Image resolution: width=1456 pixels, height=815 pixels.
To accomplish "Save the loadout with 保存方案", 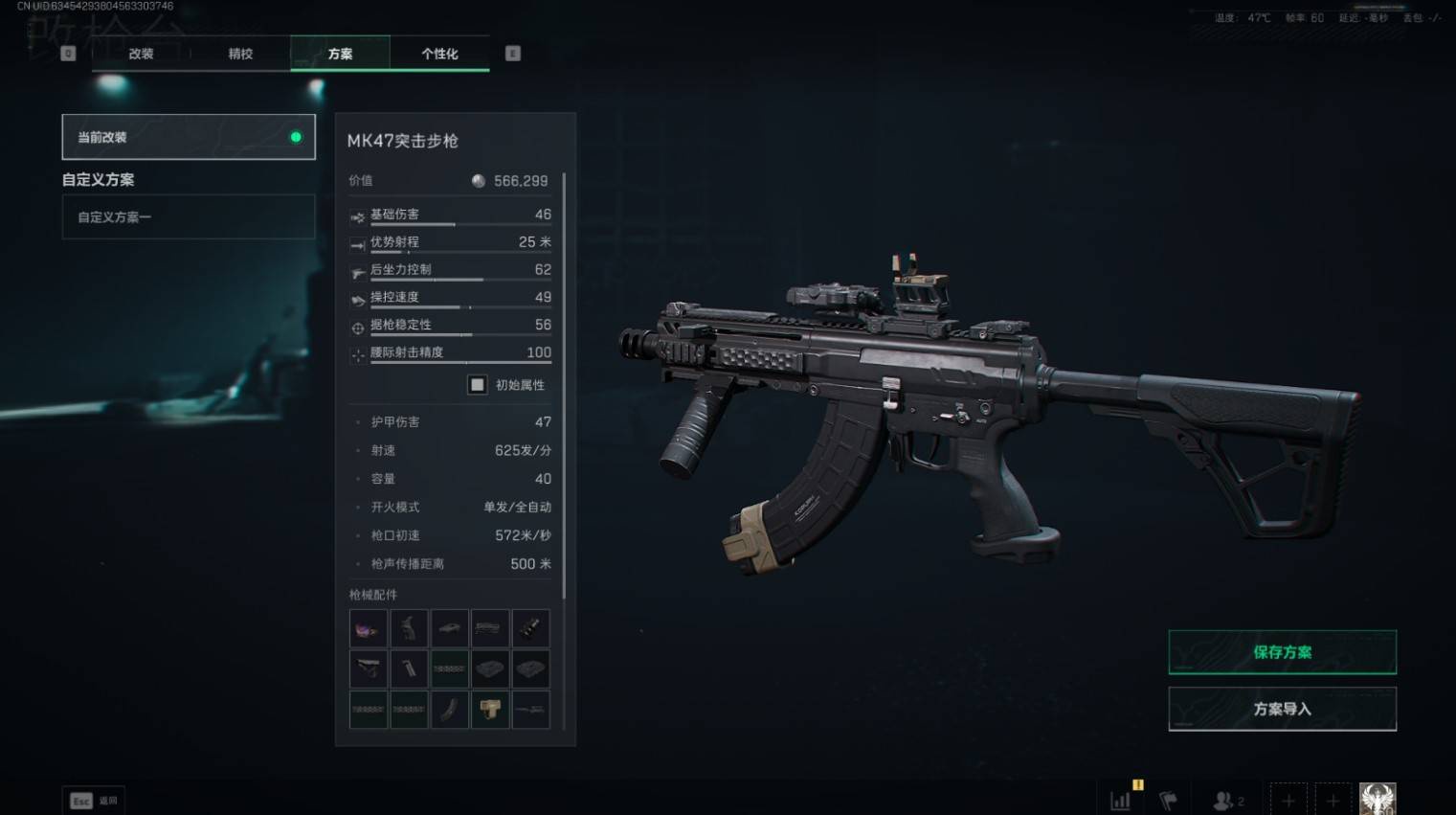I will coord(1282,652).
